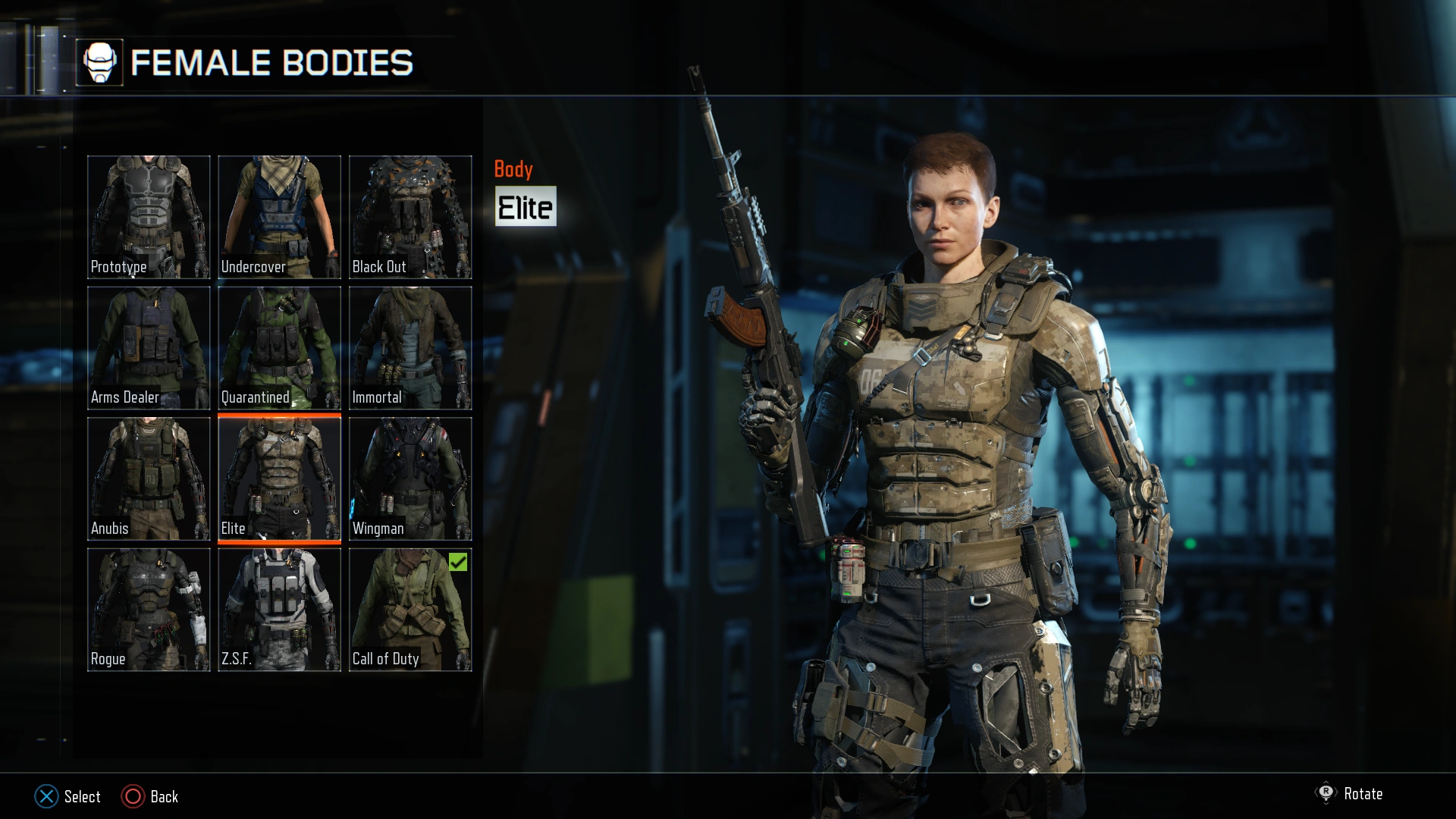
Task: Select the Prototype body thumbnail
Action: click(149, 216)
